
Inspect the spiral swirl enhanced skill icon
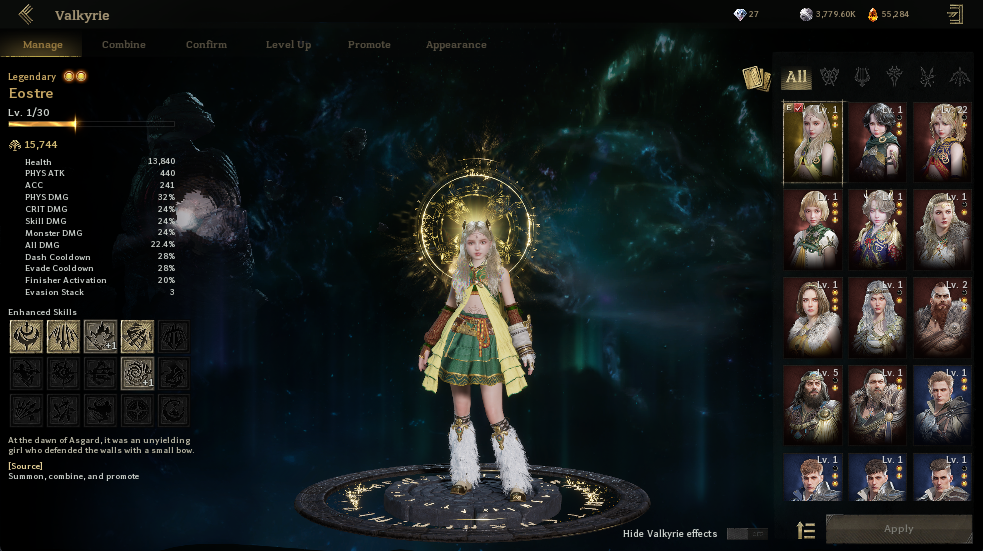[137, 373]
